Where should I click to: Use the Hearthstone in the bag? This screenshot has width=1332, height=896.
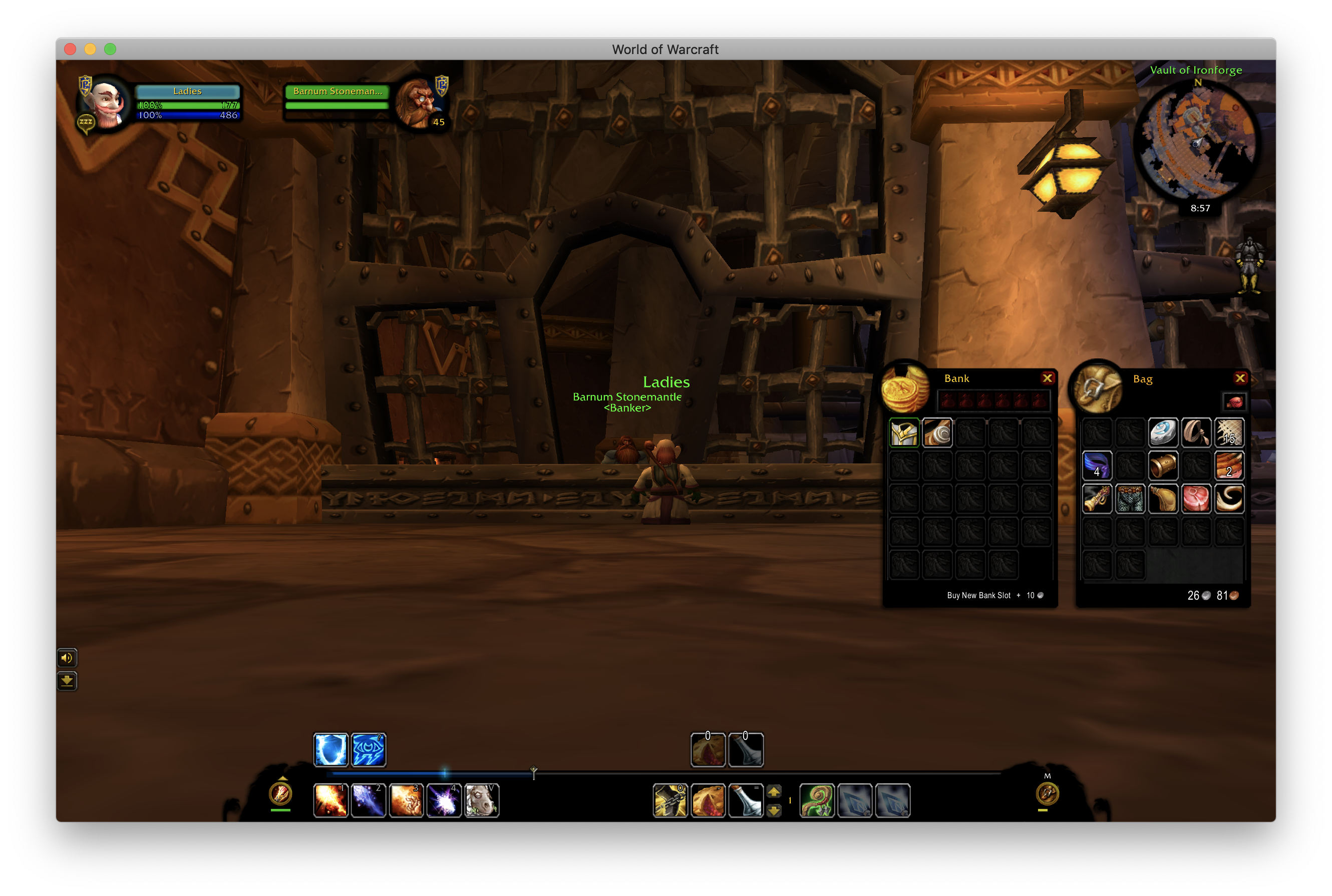point(1163,432)
